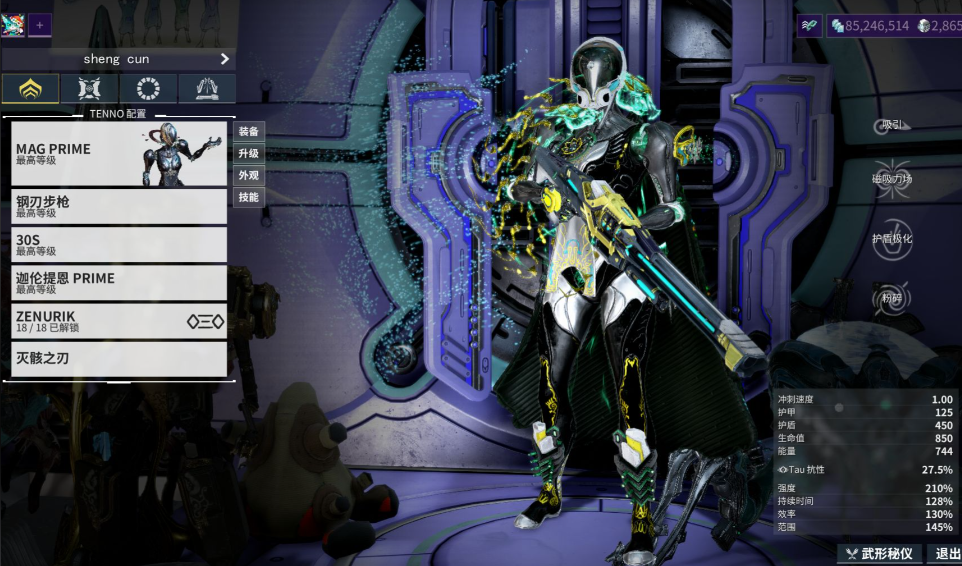Select the 迦伦提恩 PRIME melee slot
This screenshot has width=962, height=566.
120,283
